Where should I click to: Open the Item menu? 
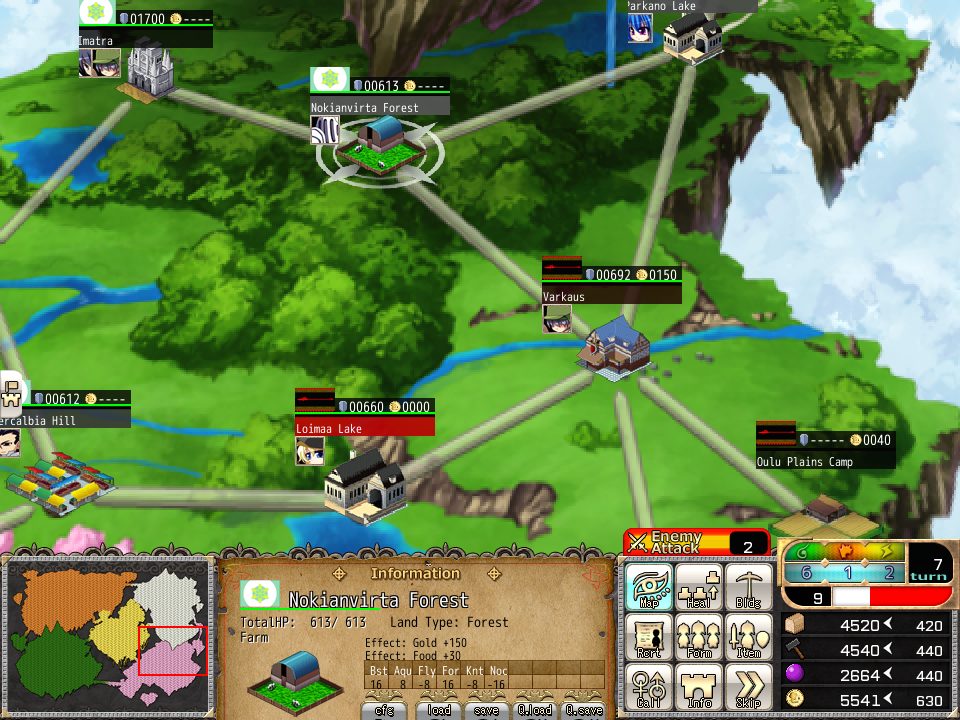click(749, 637)
